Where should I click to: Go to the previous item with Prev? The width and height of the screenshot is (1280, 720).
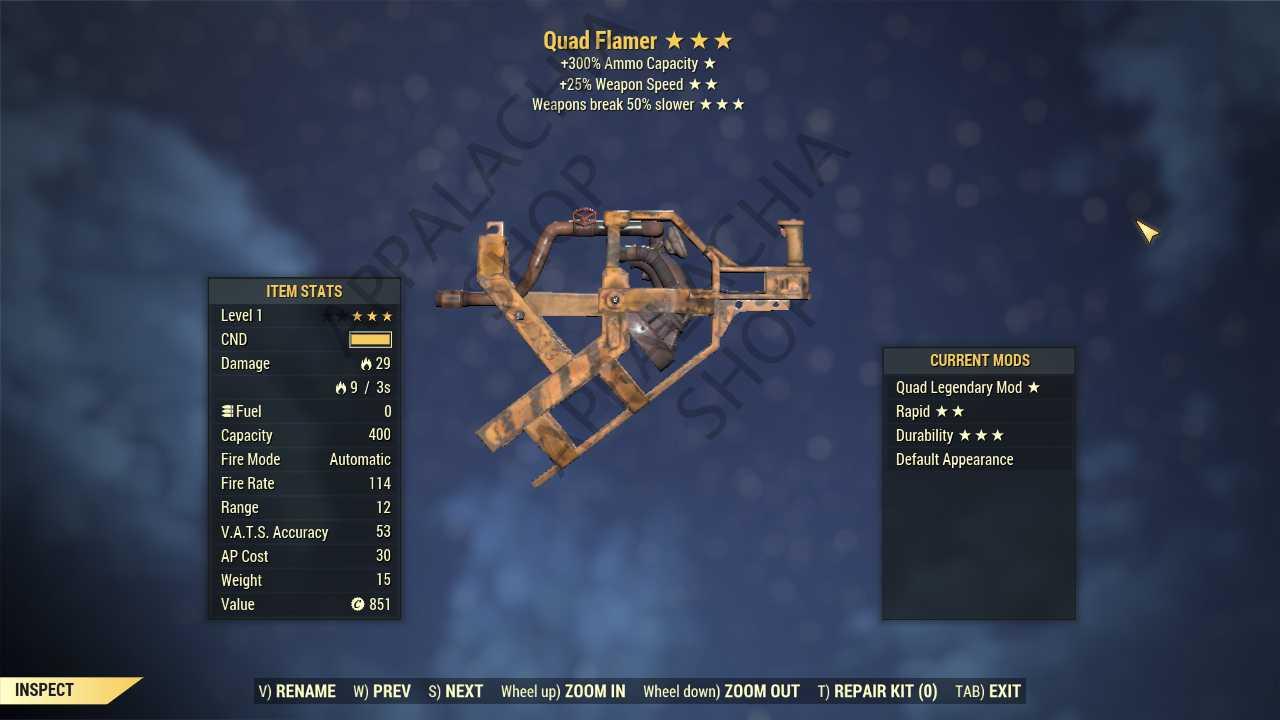[382, 691]
